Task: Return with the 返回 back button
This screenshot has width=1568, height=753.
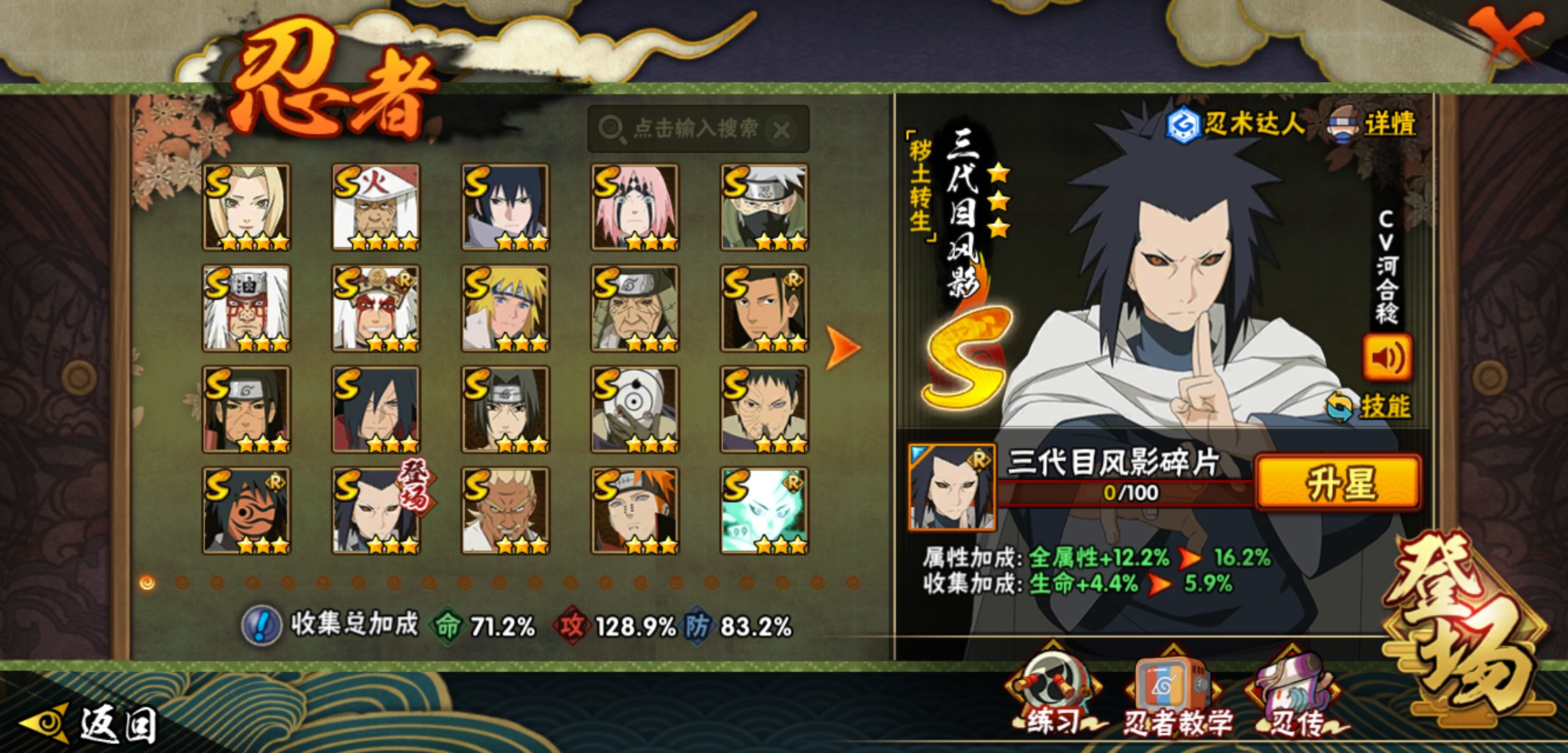Action: click(91, 724)
